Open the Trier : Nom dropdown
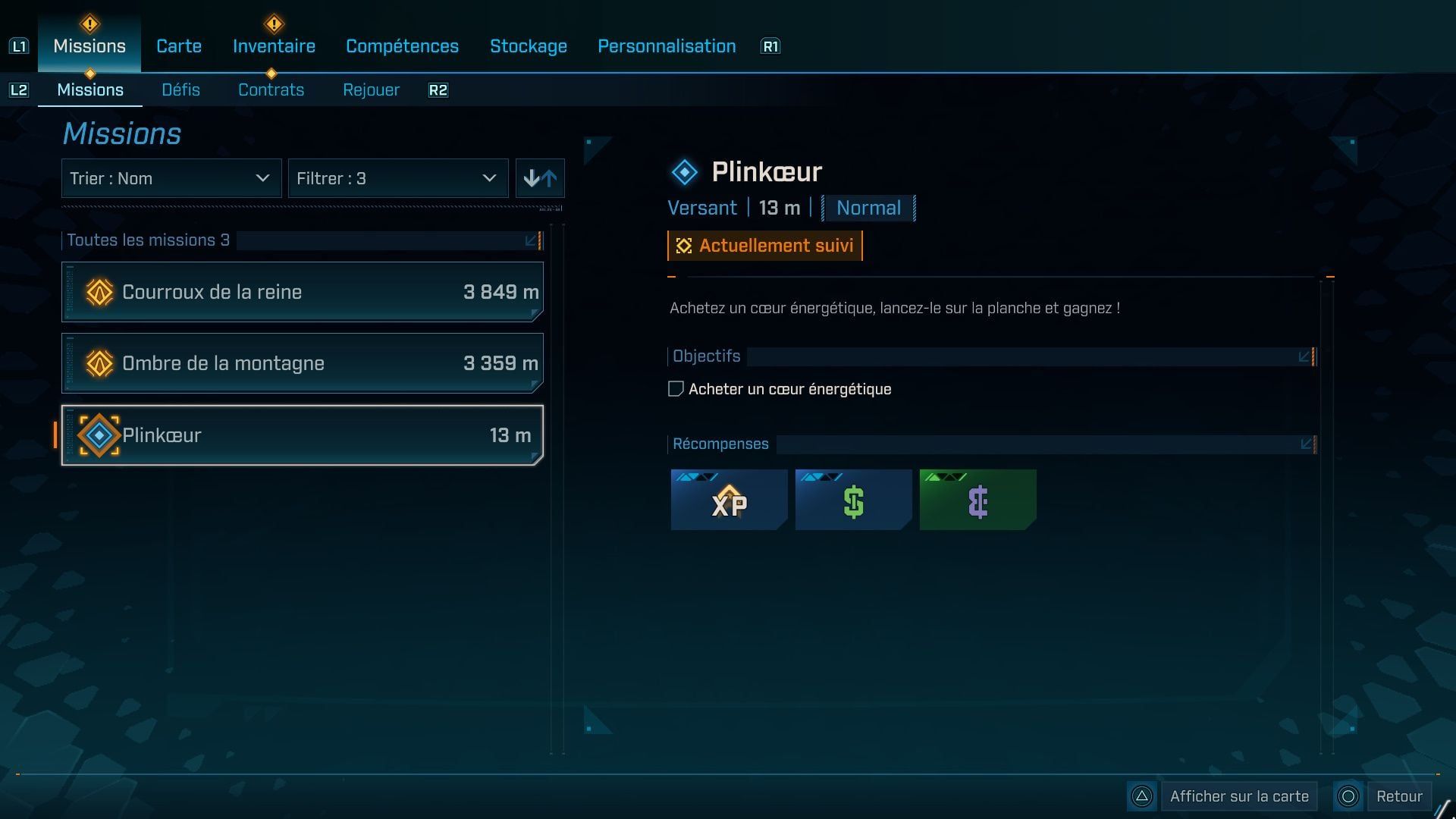 pyautogui.click(x=171, y=178)
